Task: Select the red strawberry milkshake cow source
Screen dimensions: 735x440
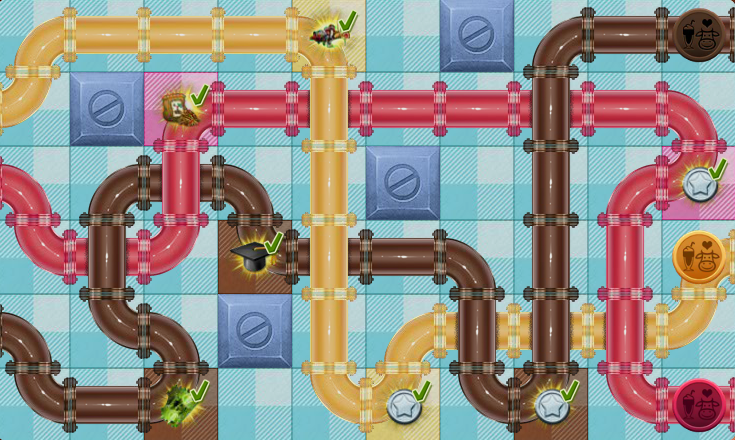Action: (x=698, y=404)
